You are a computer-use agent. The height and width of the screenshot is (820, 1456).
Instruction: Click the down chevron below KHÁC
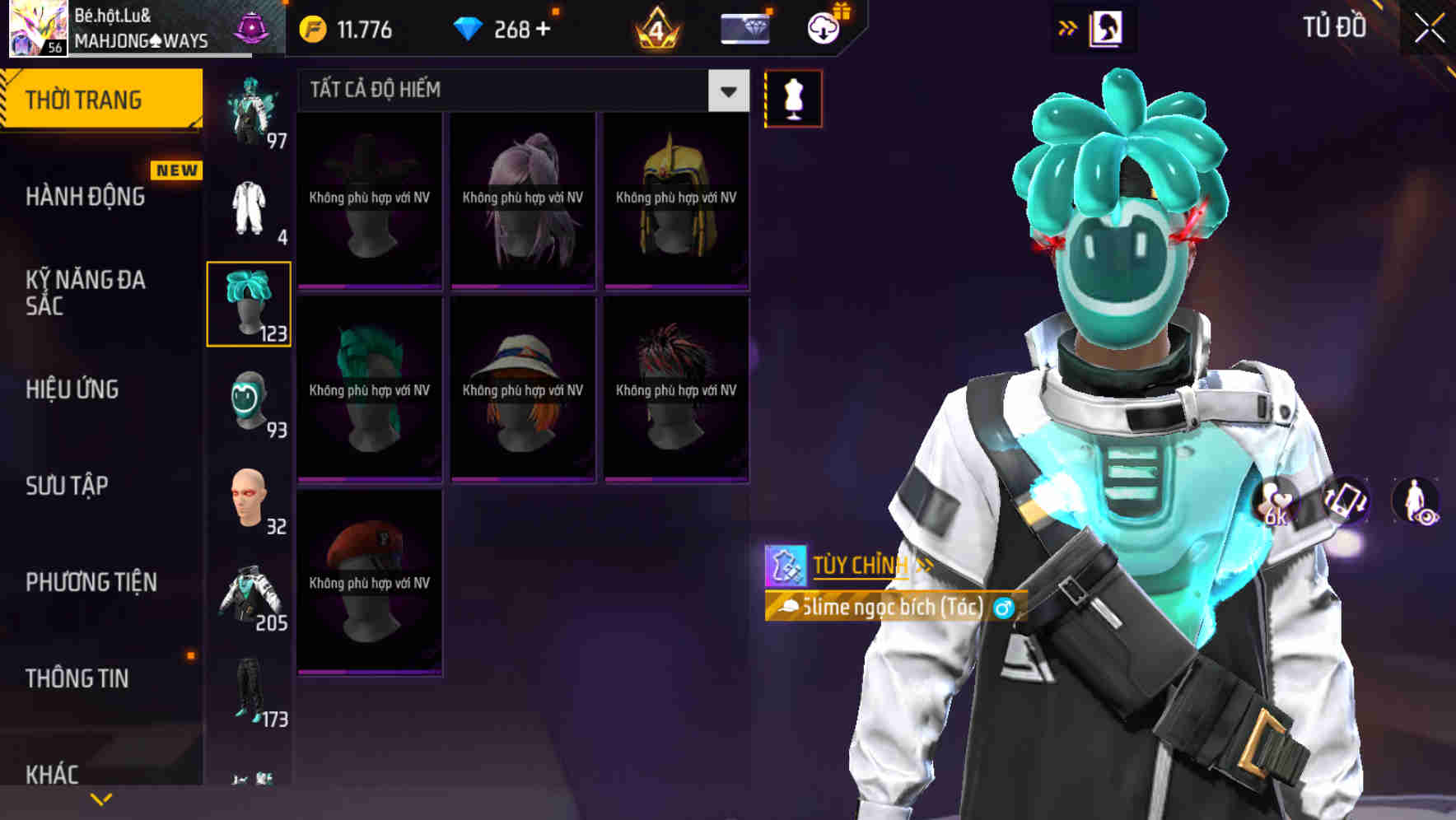tap(99, 799)
